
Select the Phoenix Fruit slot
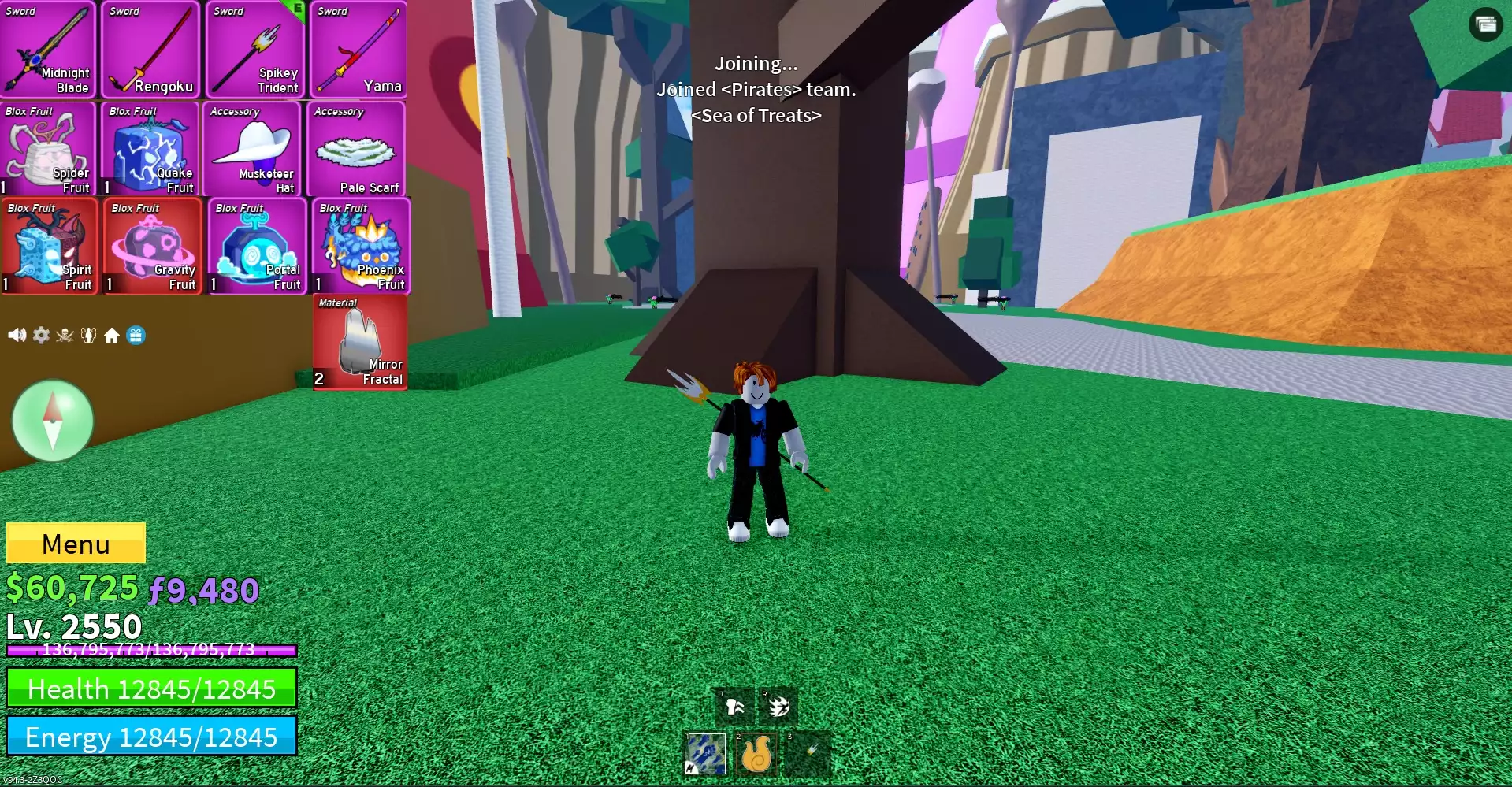(x=361, y=247)
